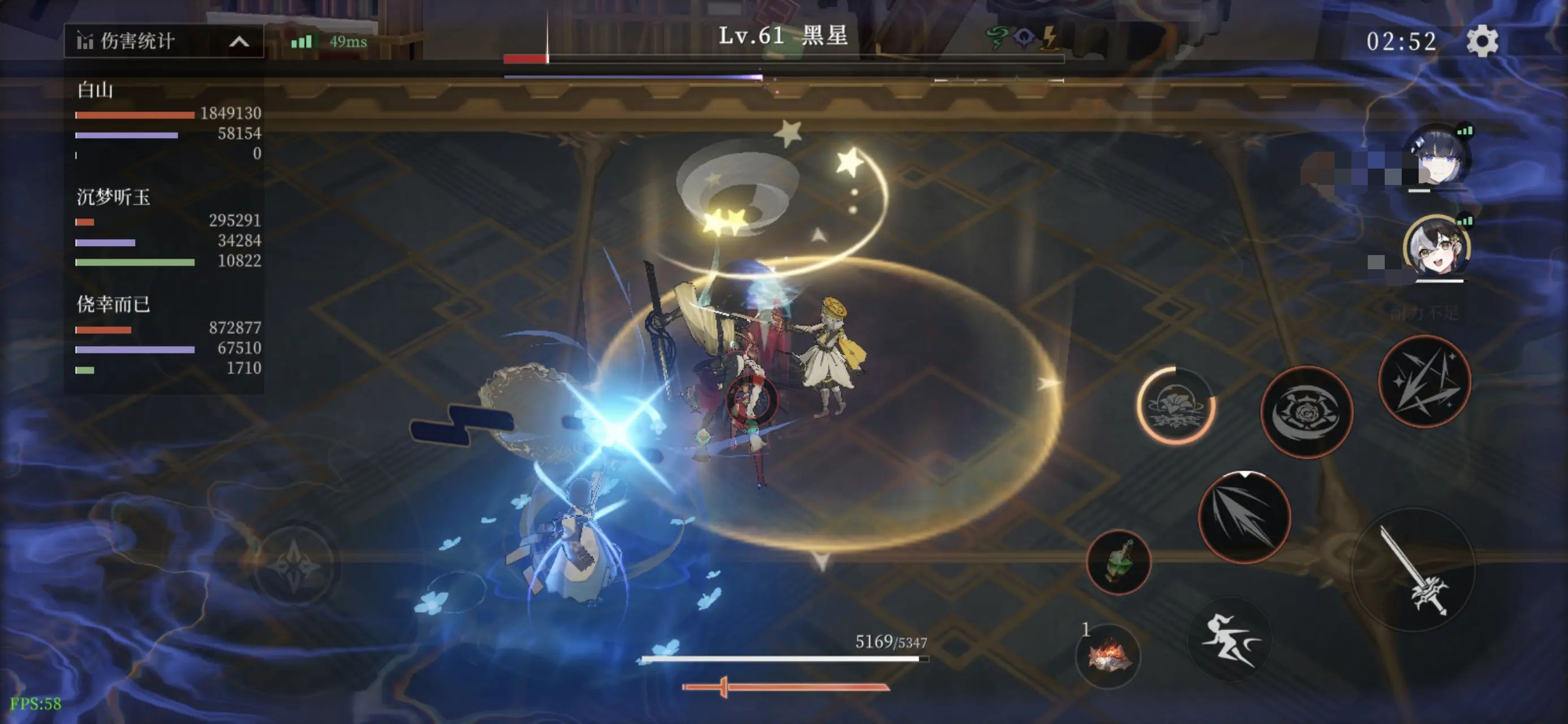Collapse the 伤害统计 damage statistics panel

click(239, 41)
